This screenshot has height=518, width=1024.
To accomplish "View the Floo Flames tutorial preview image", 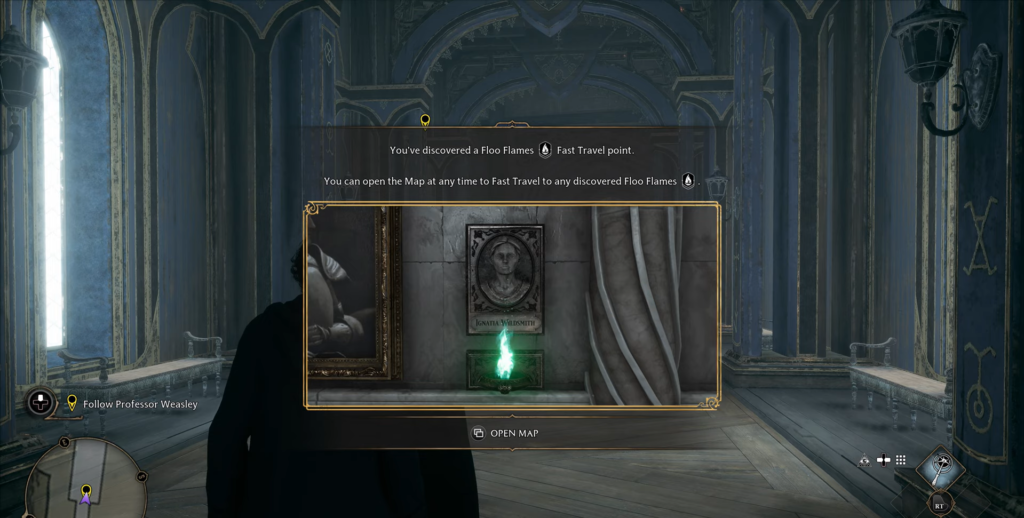I will pyautogui.click(x=512, y=306).
